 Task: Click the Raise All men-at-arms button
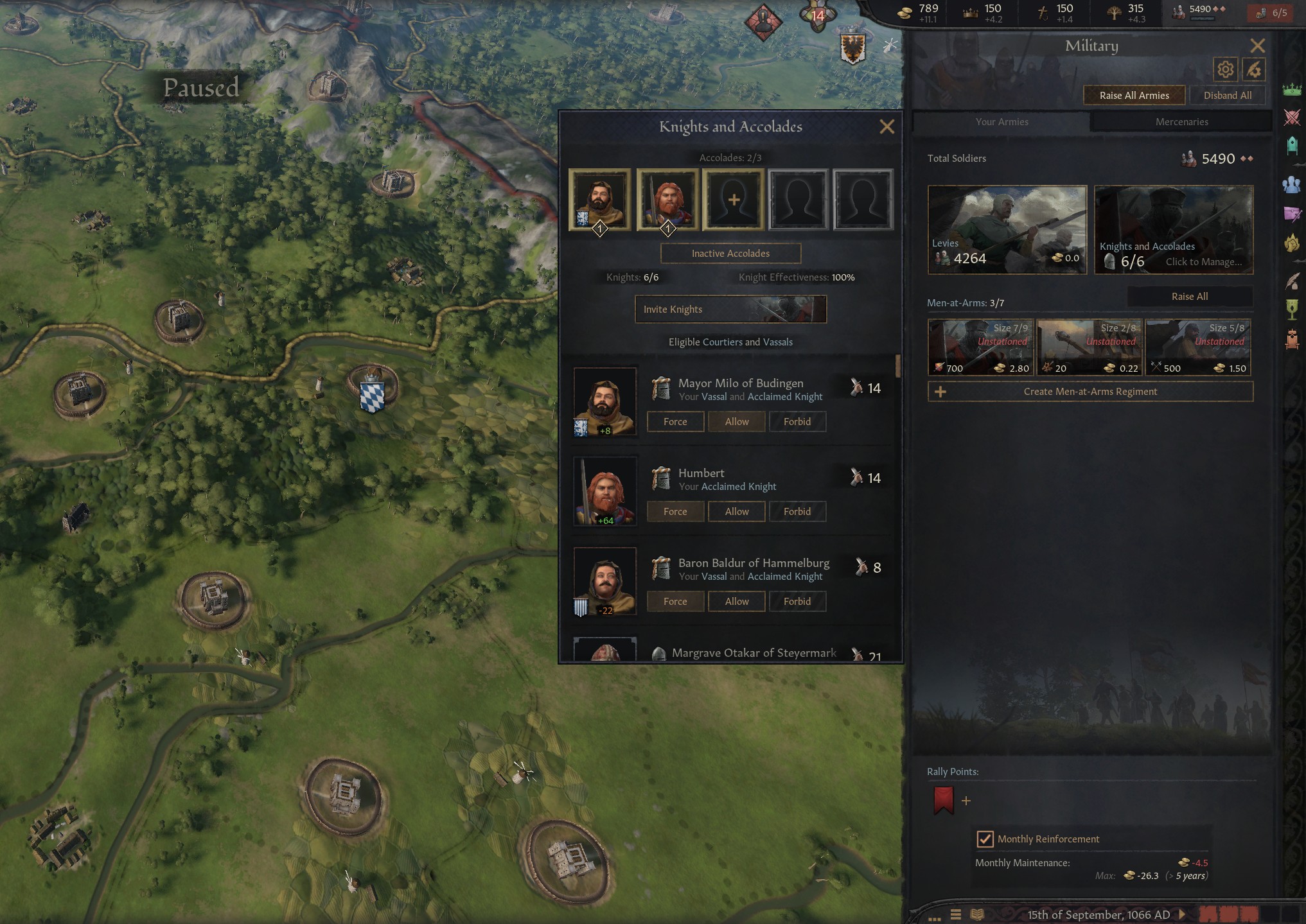(x=1189, y=297)
